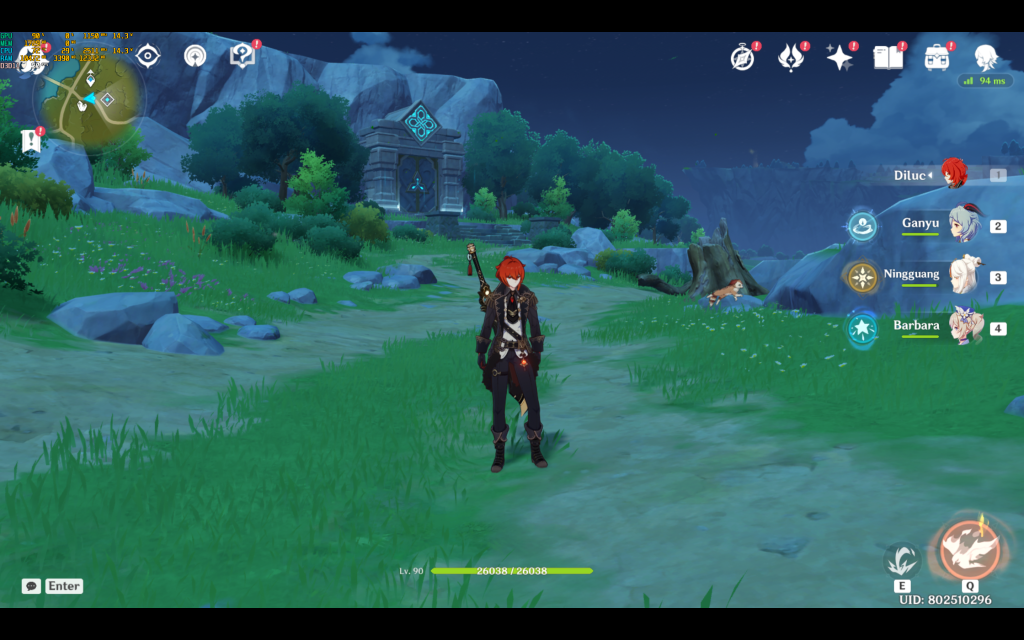Open the backpack inventory

point(937,58)
